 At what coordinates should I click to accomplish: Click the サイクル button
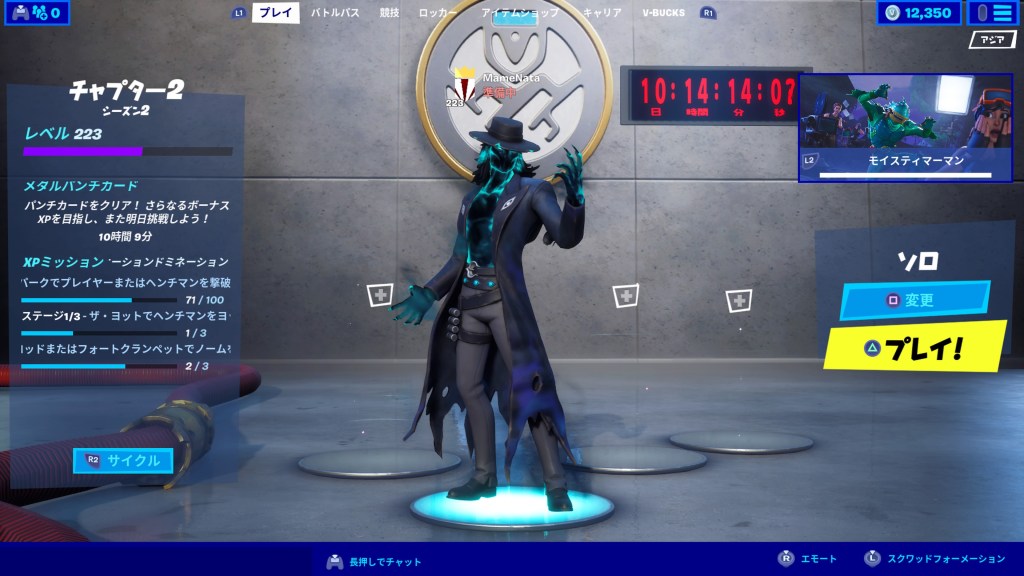pos(123,460)
